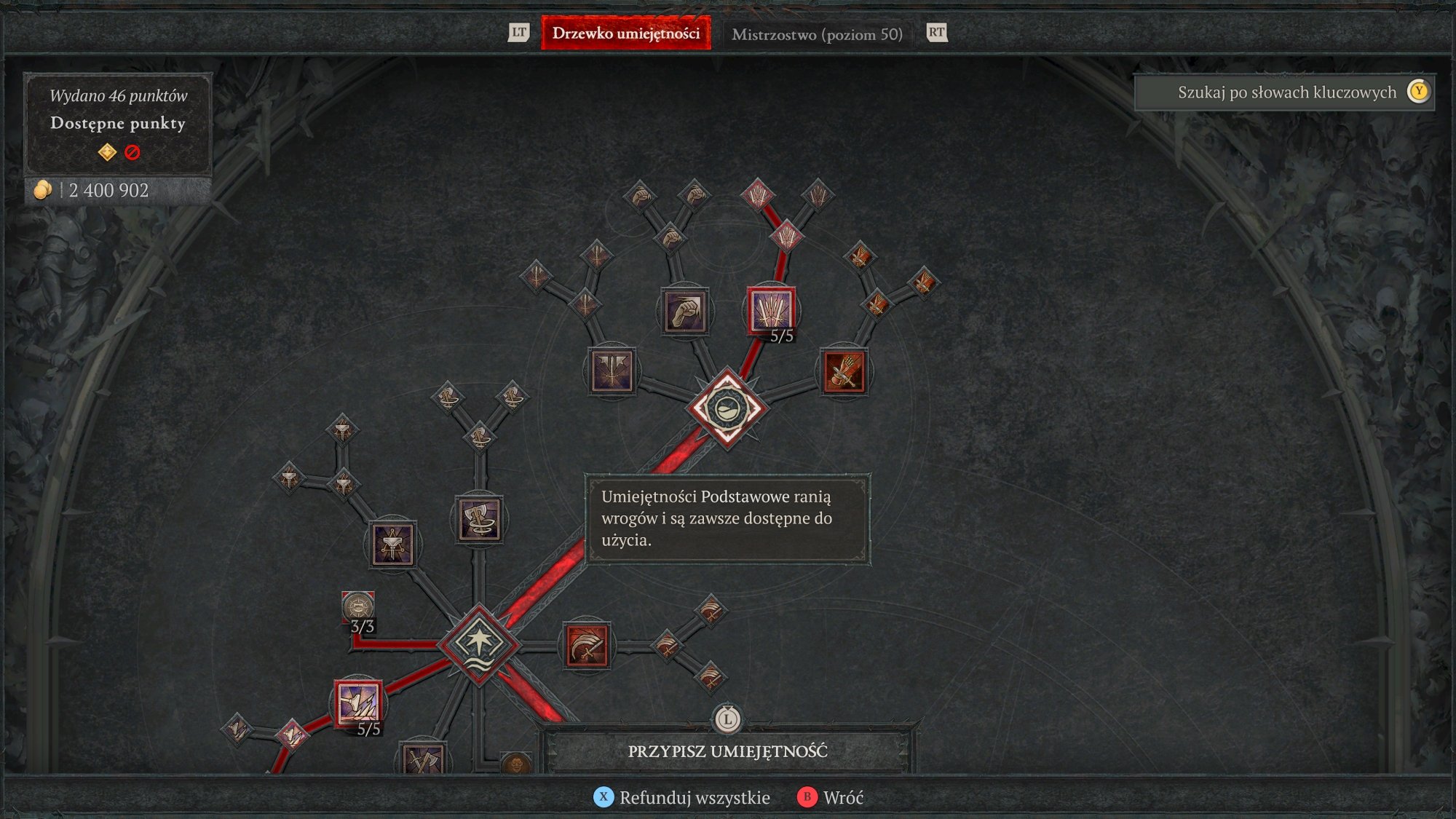Select the 5/5 hammer skill in lower left
The width and height of the screenshot is (1456, 819).
click(x=357, y=701)
